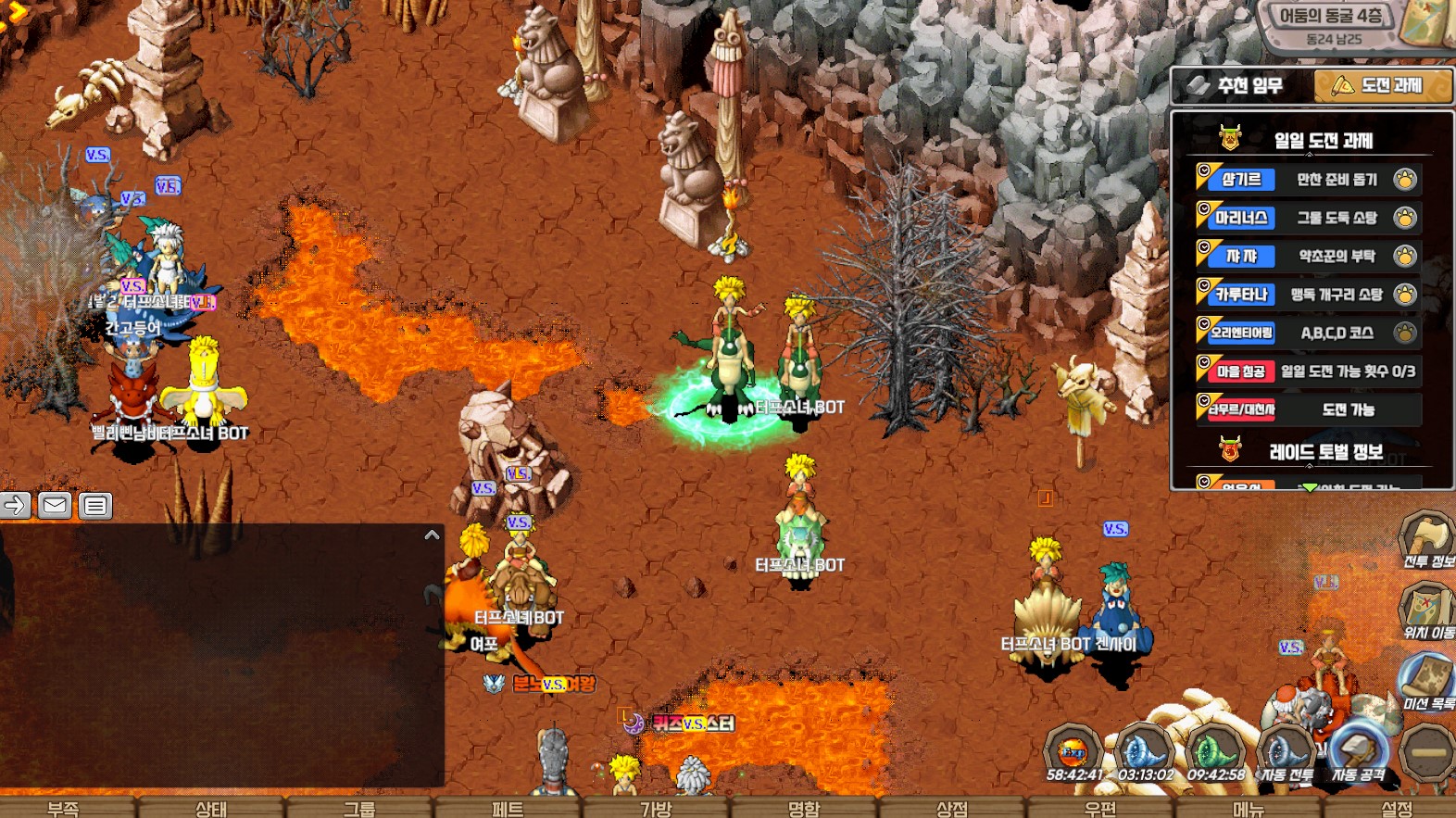Screen dimensions: 1456x818
Task: Select the 도전 과제 tab
Action: tap(1381, 86)
